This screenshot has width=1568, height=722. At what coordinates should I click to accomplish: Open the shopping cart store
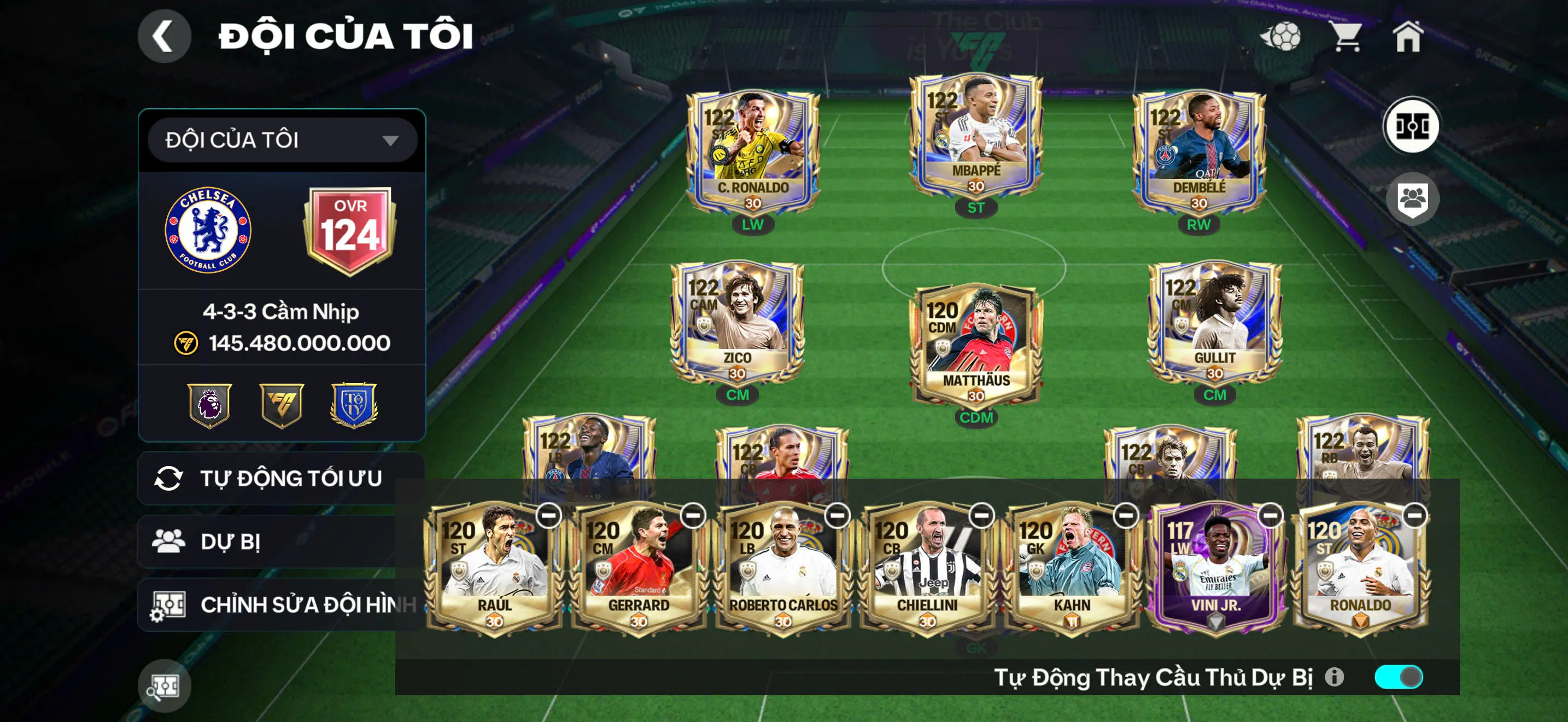point(1347,37)
